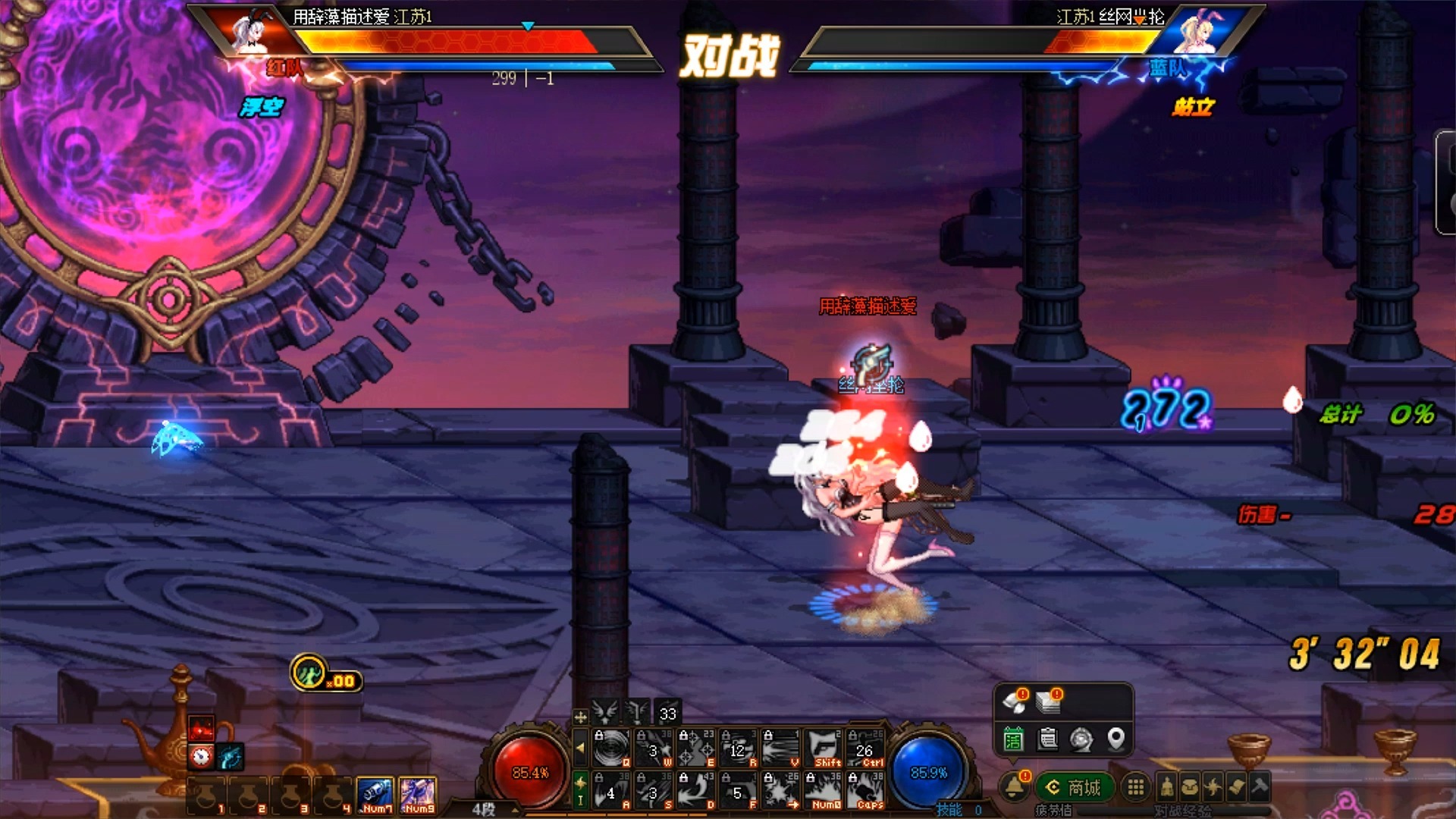Open the 商城 shop button
Image resolution: width=1456 pixels, height=819 pixels.
coord(1074,788)
